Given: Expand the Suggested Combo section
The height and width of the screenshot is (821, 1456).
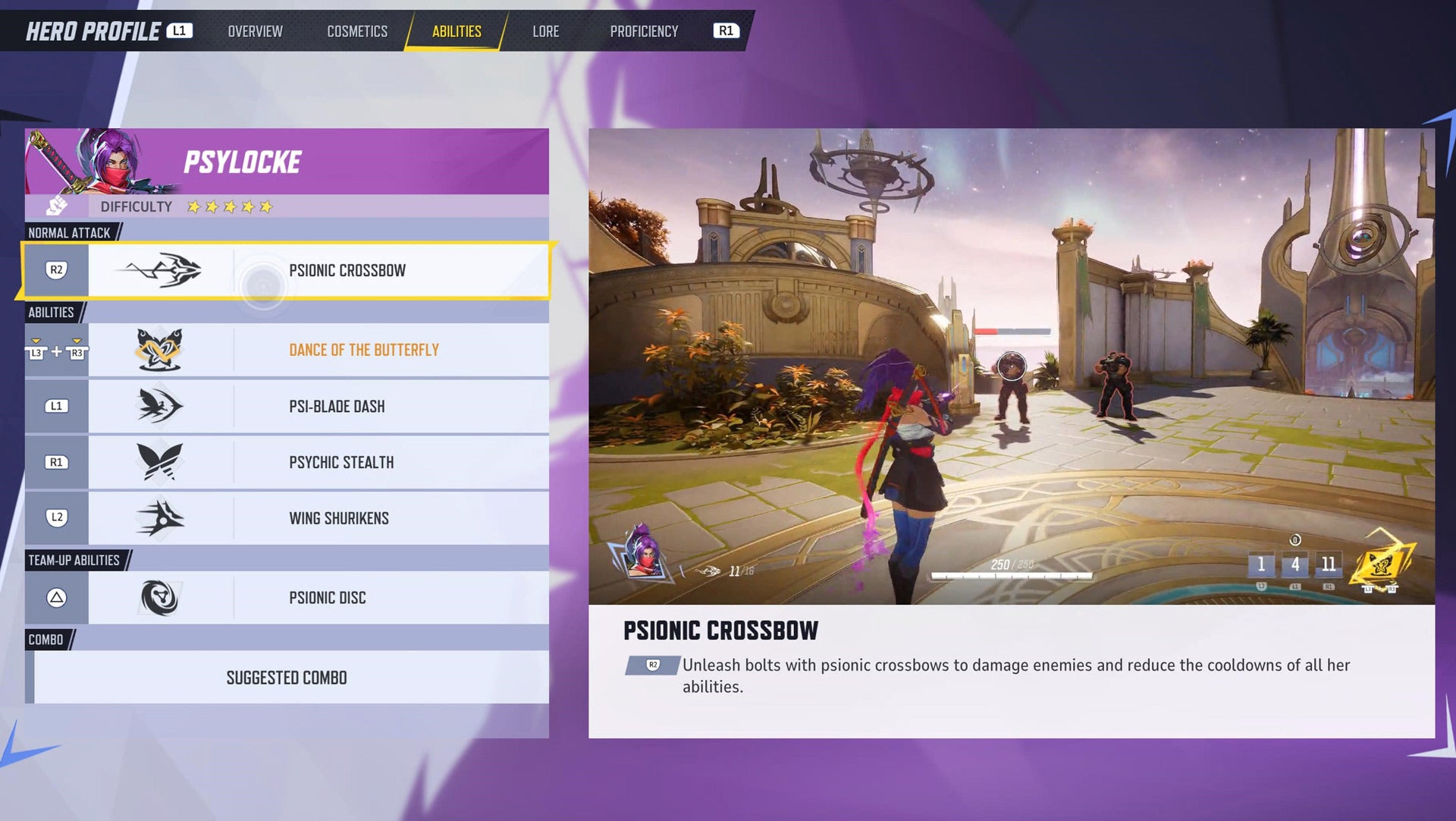Looking at the screenshot, I should click(x=287, y=678).
